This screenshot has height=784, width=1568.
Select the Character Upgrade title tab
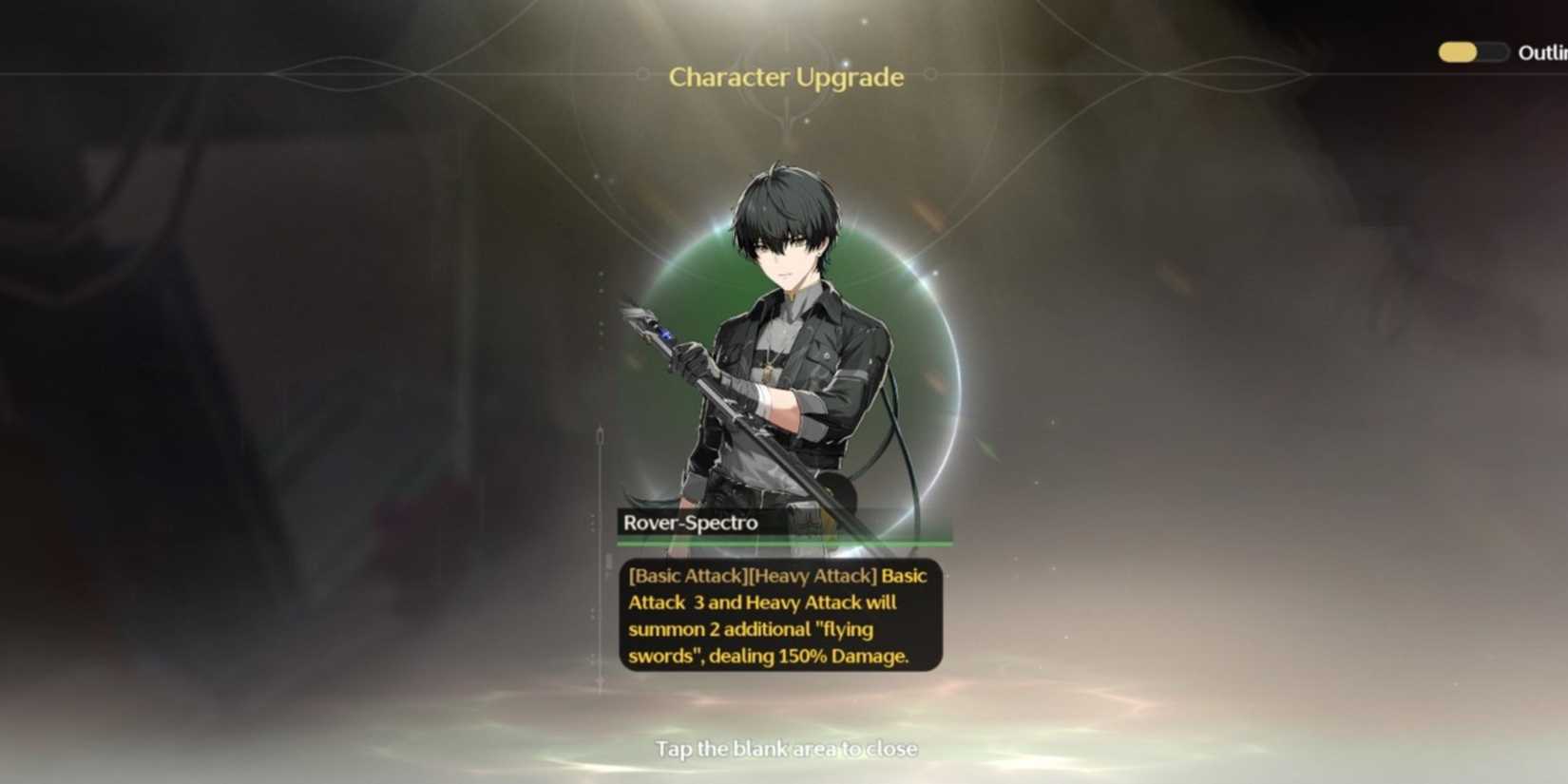787,78
